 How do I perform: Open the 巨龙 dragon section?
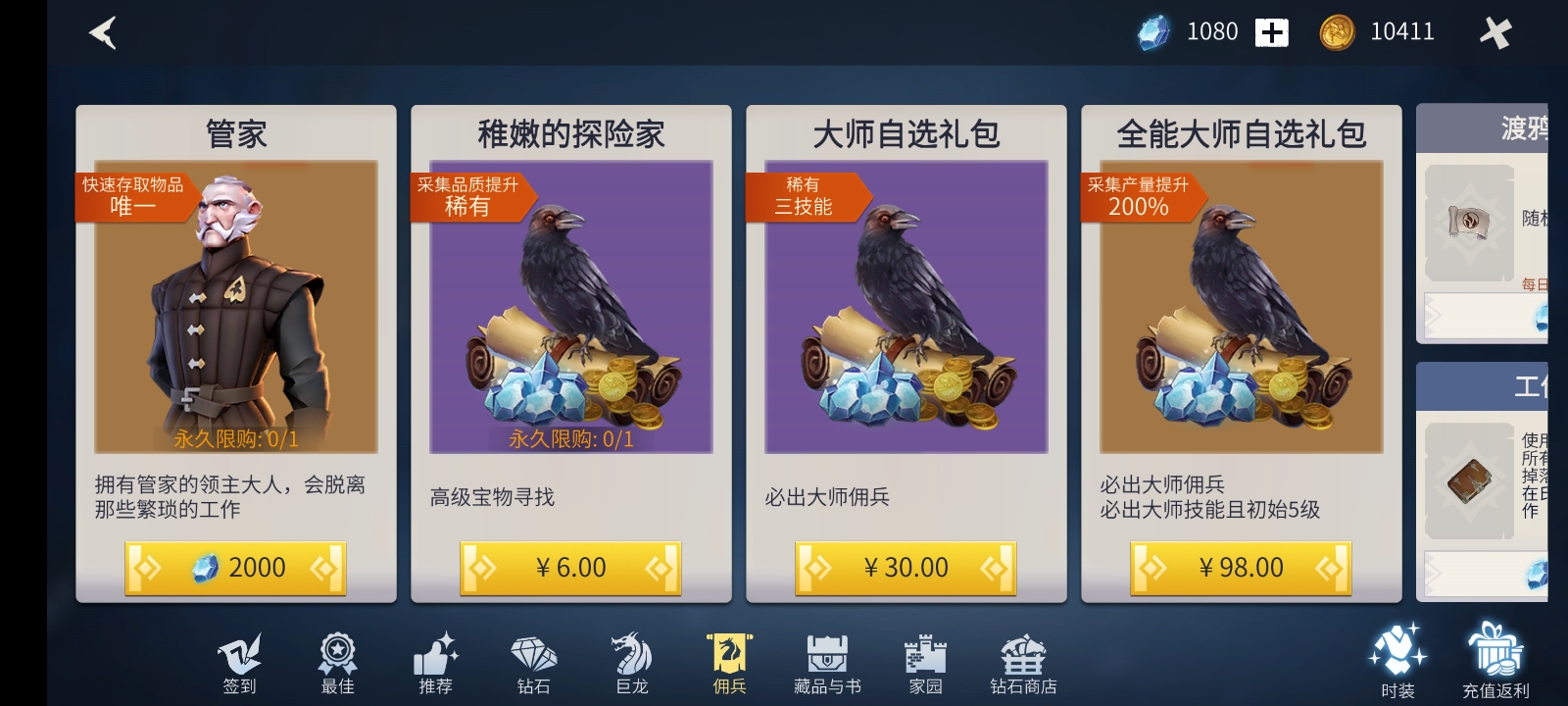(630, 662)
